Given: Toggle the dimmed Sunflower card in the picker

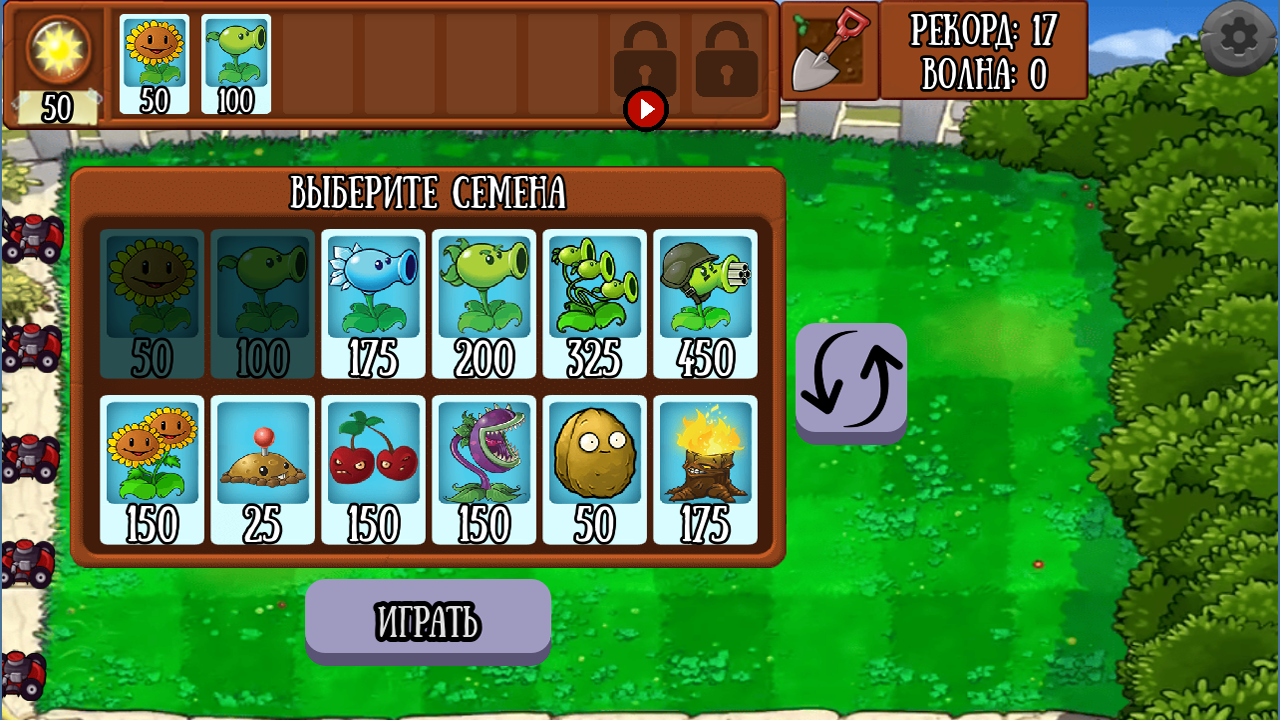Looking at the screenshot, I should 151,304.
